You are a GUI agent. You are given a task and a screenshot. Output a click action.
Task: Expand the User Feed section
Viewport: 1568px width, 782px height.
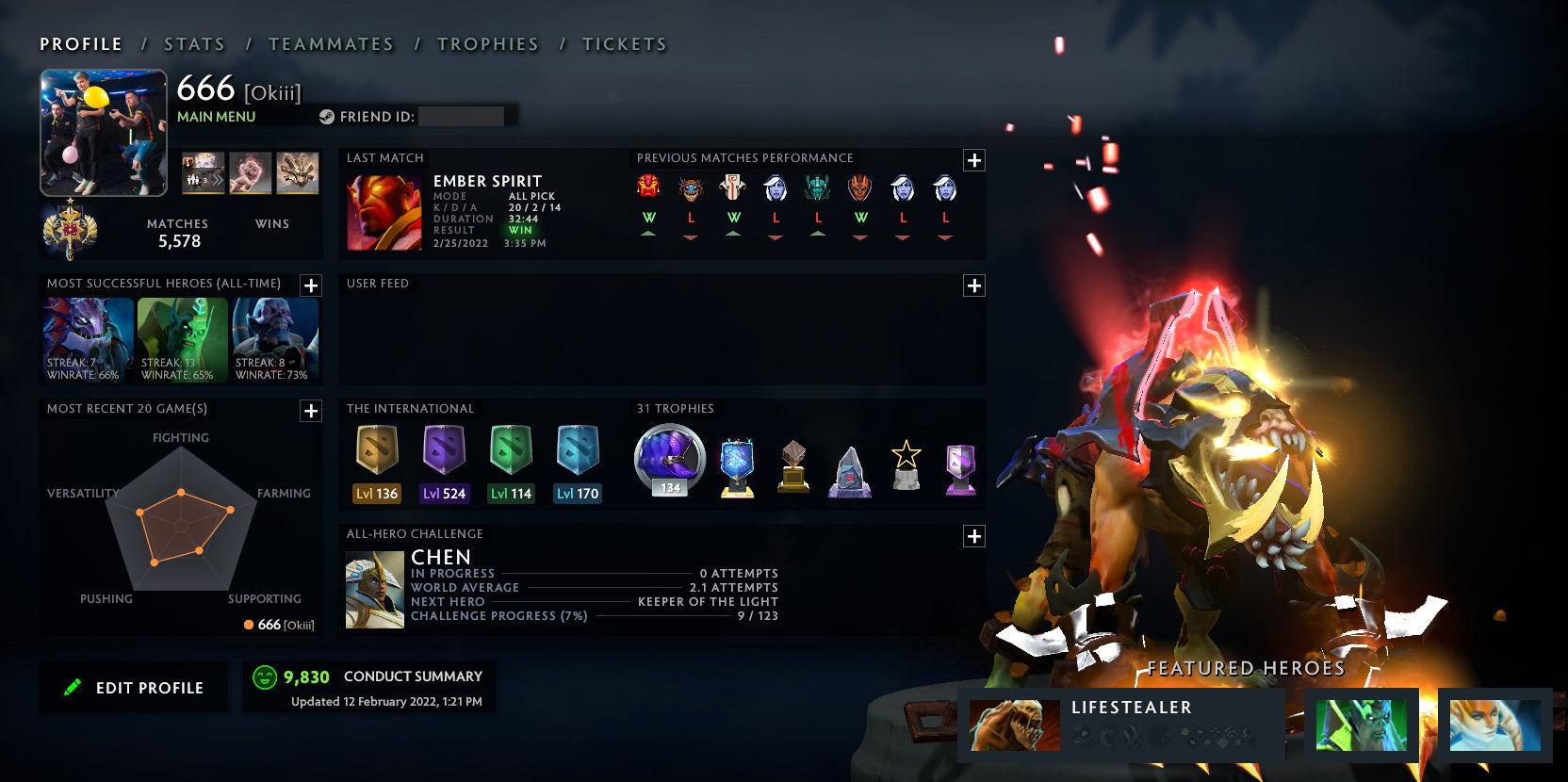973,285
